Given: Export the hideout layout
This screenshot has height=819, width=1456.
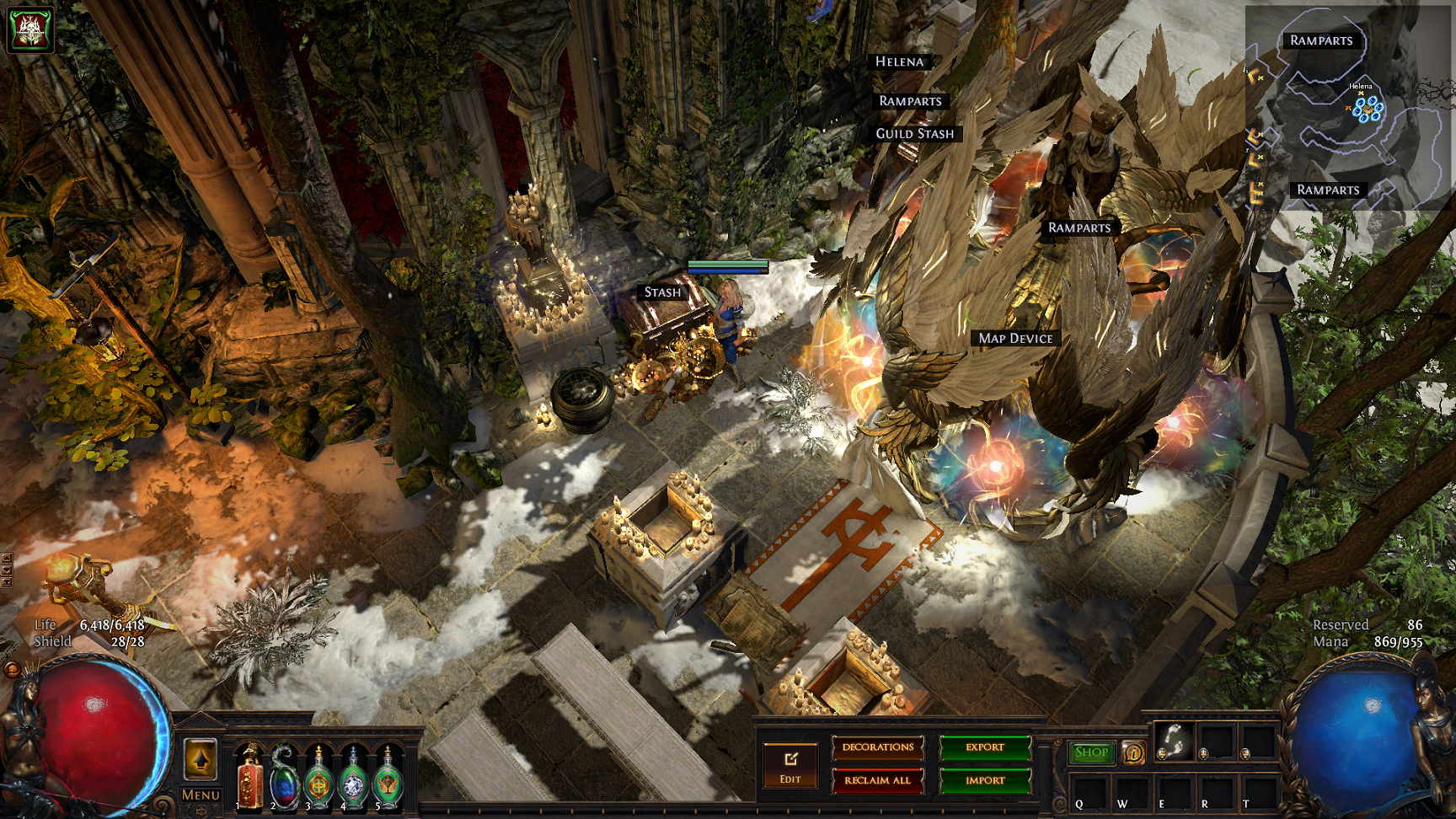Looking at the screenshot, I should pos(984,747).
